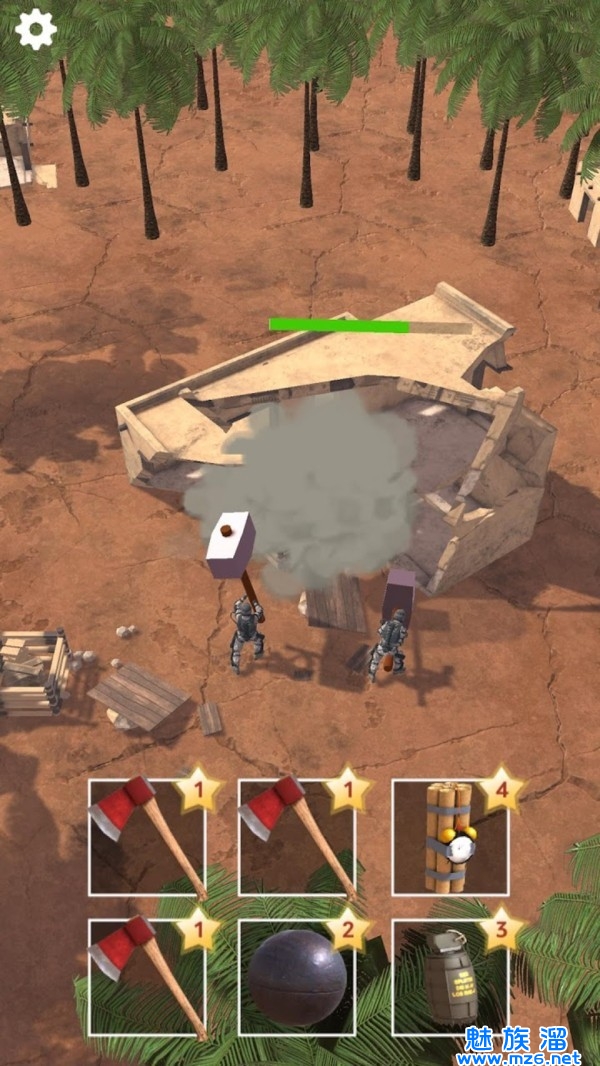This screenshot has width=600, height=1066.
Task: Choose the iron cannonball slot
Action: coord(297,977)
